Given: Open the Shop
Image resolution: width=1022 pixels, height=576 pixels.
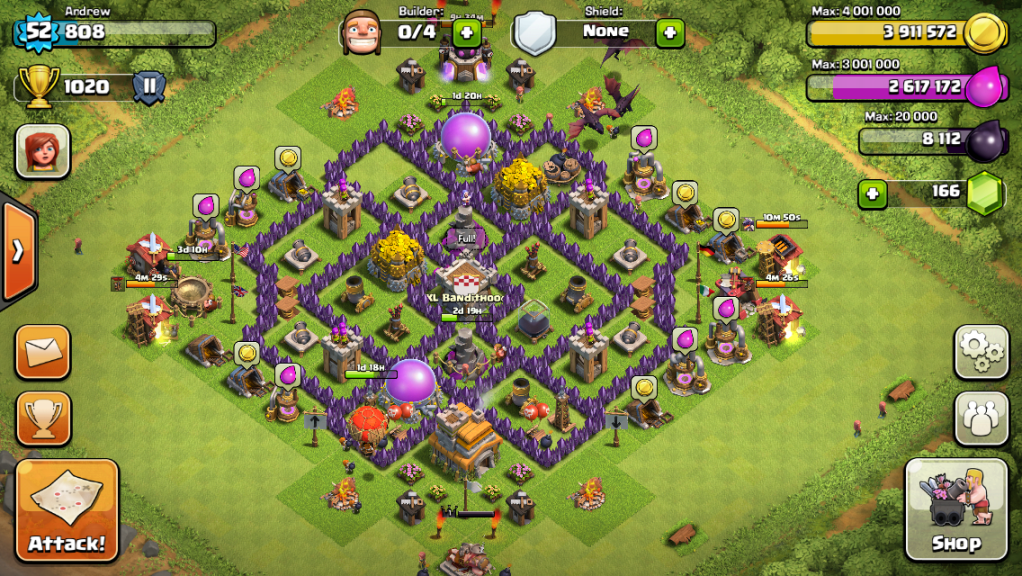Looking at the screenshot, I should pyautogui.click(x=955, y=508).
